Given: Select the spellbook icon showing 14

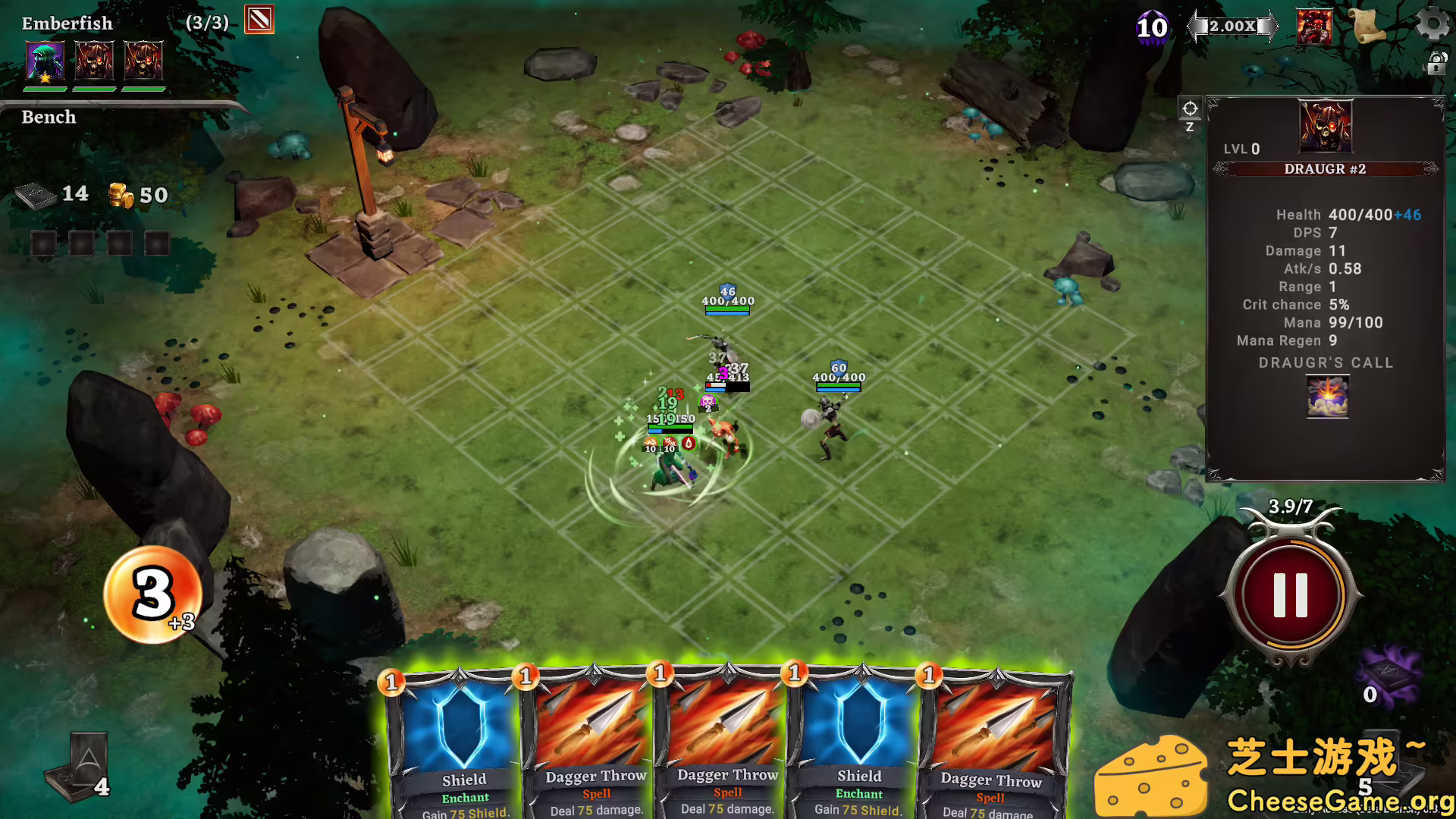Looking at the screenshot, I should click(36, 196).
